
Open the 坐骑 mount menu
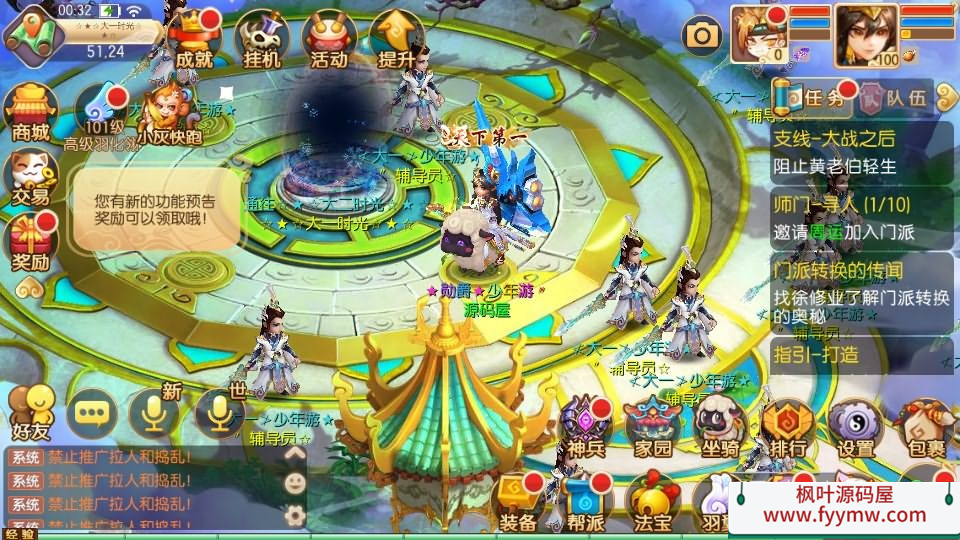pyautogui.click(x=720, y=426)
